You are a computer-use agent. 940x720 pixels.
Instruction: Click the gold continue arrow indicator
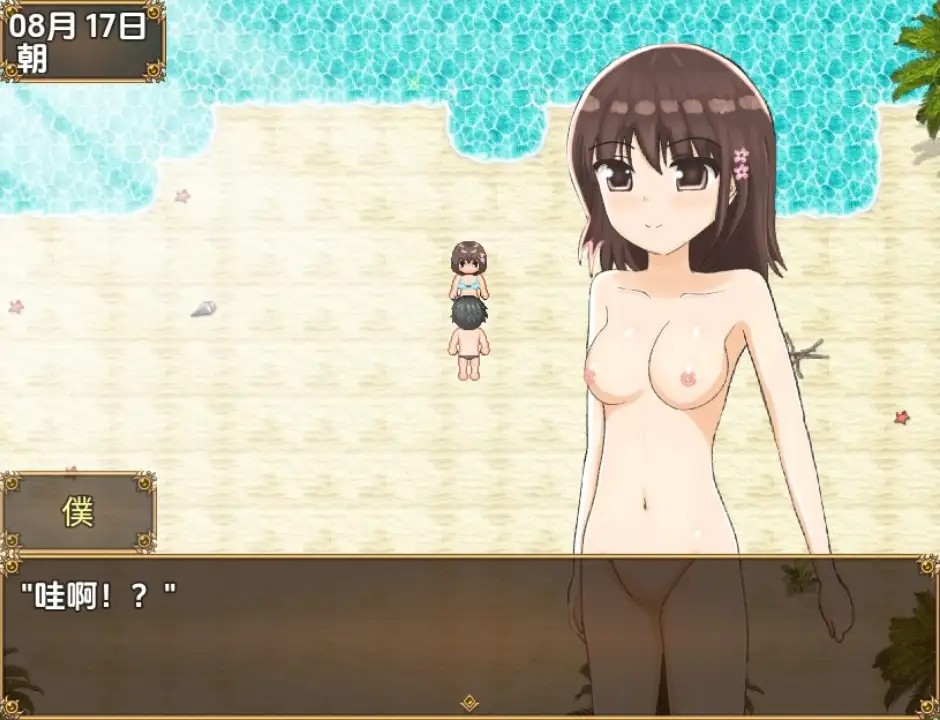pyautogui.click(x=469, y=702)
